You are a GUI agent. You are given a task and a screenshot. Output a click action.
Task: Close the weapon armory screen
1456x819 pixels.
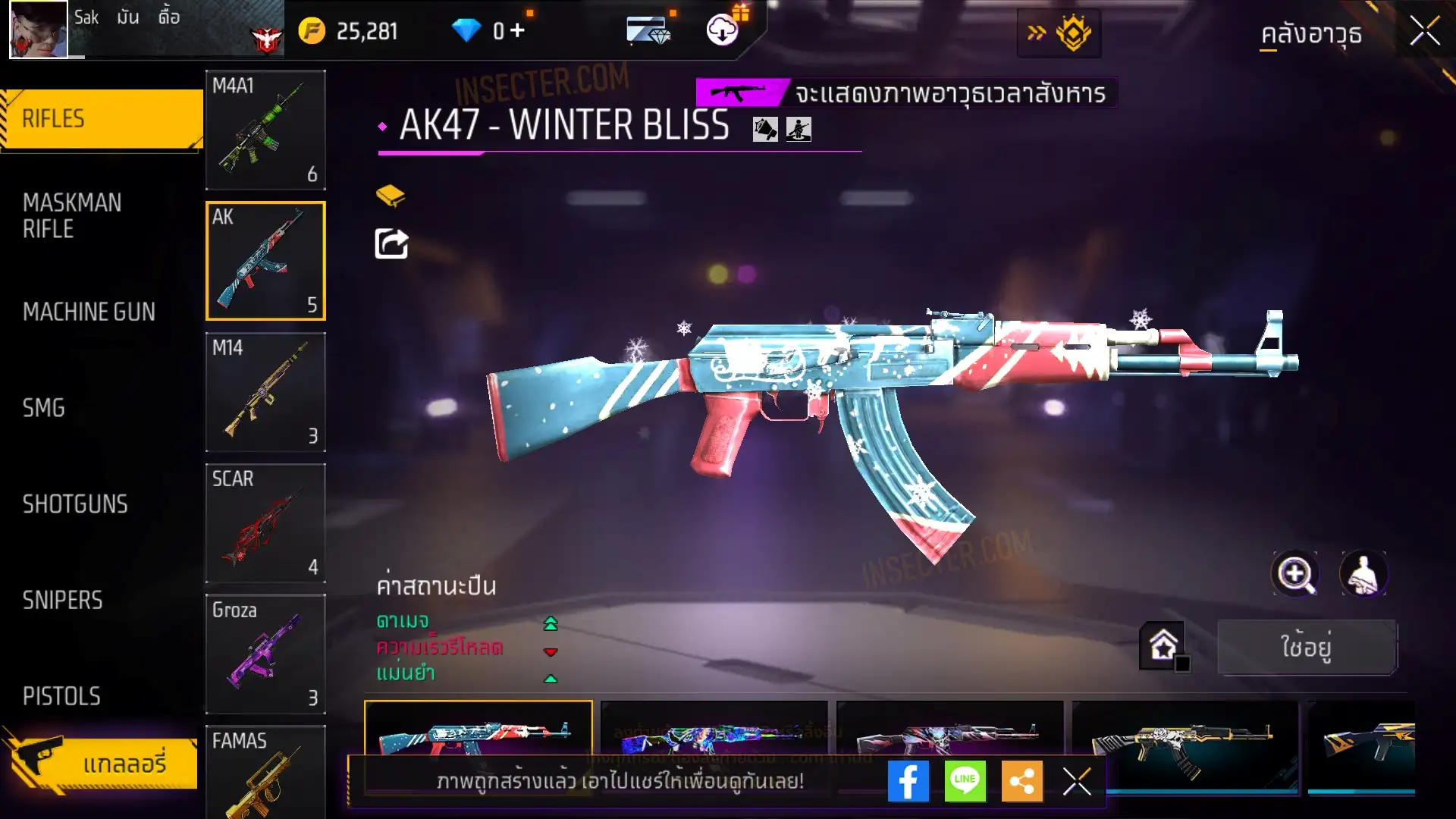[1424, 32]
